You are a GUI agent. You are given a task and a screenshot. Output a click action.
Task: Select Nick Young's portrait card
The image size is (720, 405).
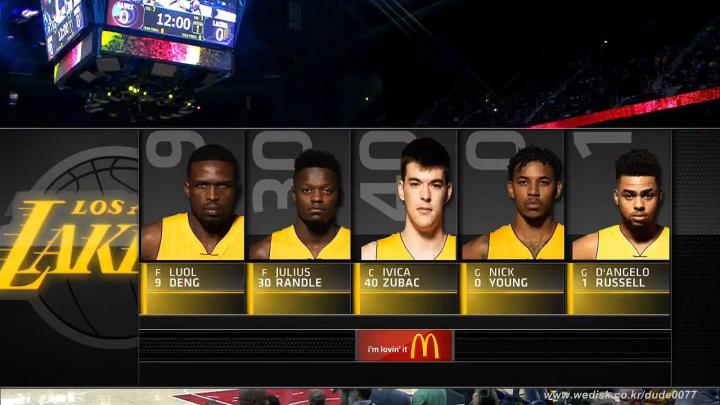pos(513,220)
